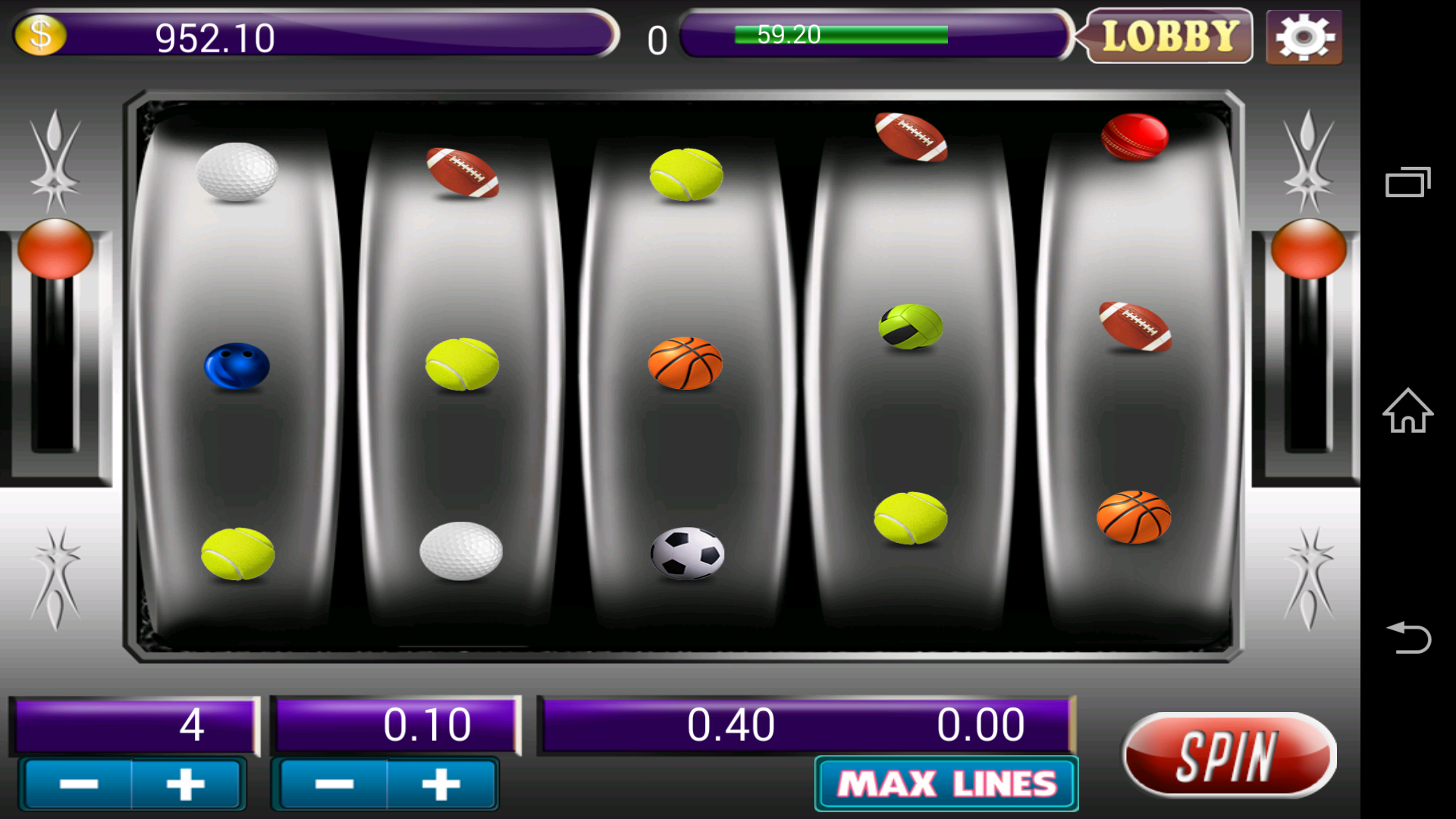This screenshot has height=819, width=1456.
Task: Raise the 0.10 bet amount
Action: (441, 784)
